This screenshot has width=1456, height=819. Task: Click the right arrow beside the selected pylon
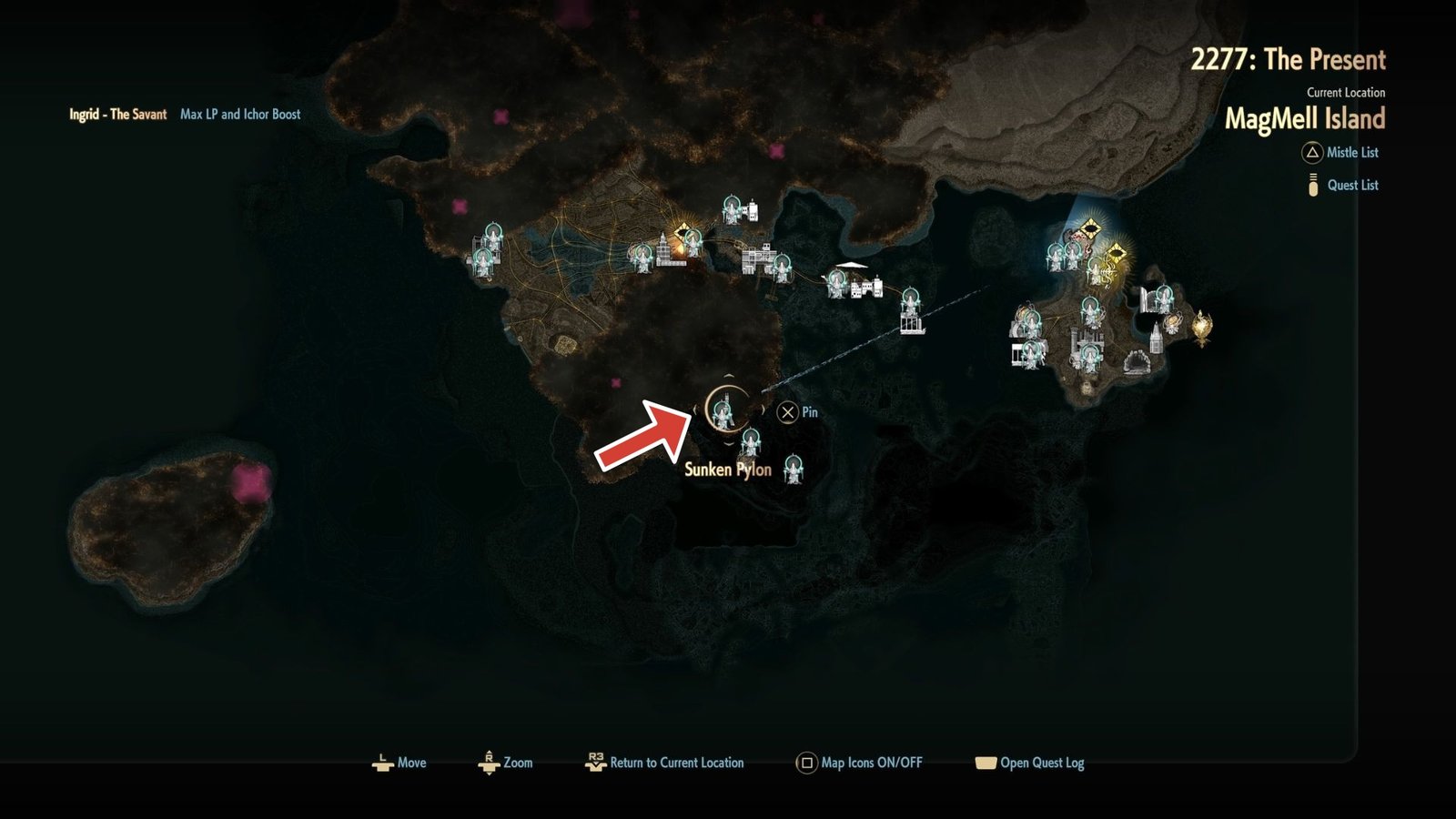click(763, 409)
